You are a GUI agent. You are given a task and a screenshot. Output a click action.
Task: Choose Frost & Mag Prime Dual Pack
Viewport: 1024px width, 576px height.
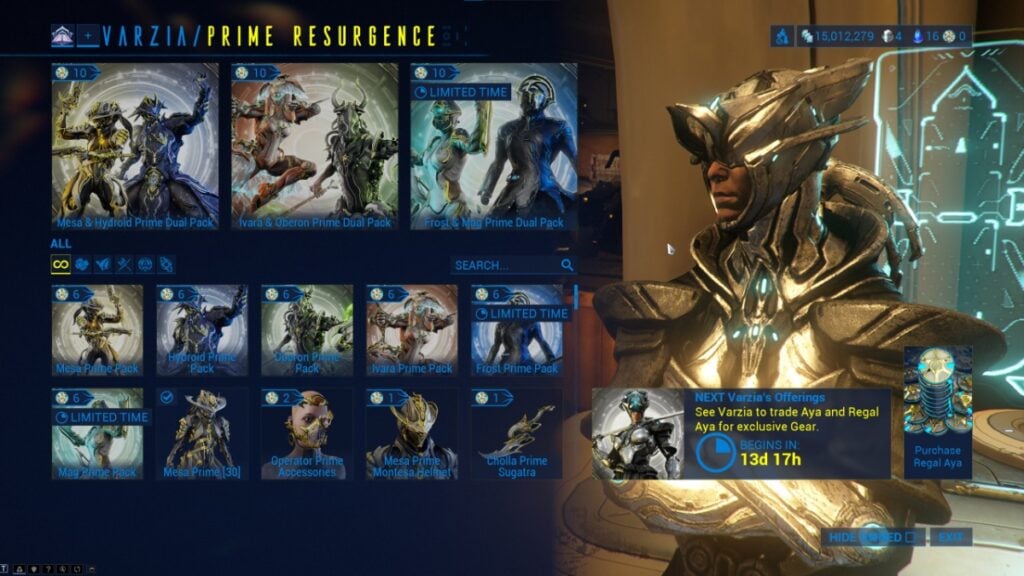(x=494, y=146)
